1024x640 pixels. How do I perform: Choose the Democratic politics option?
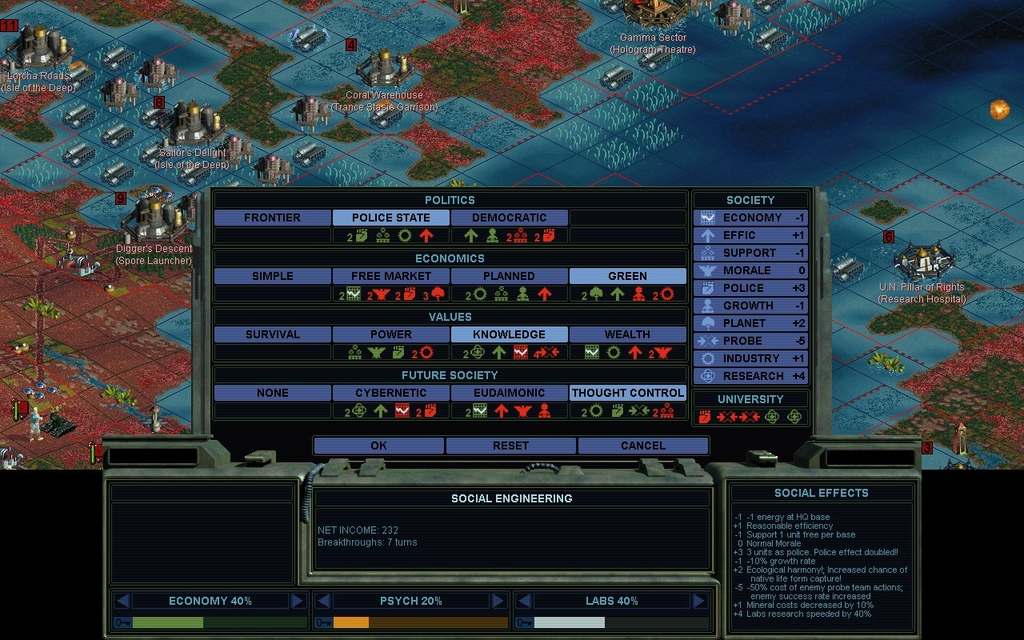click(x=509, y=217)
